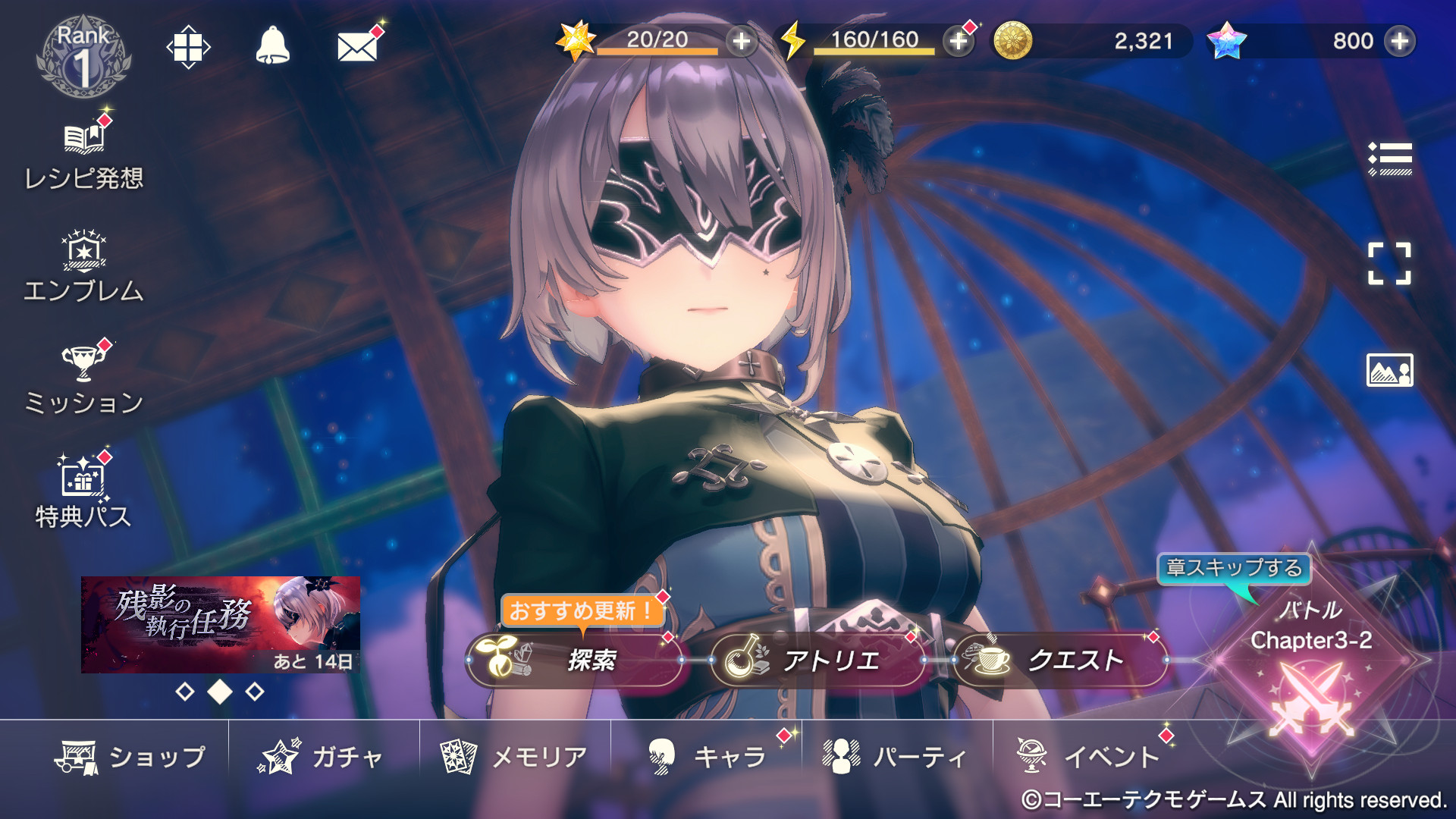Open the ガチャ gacha menu
The height and width of the screenshot is (819, 1456).
click(322, 757)
